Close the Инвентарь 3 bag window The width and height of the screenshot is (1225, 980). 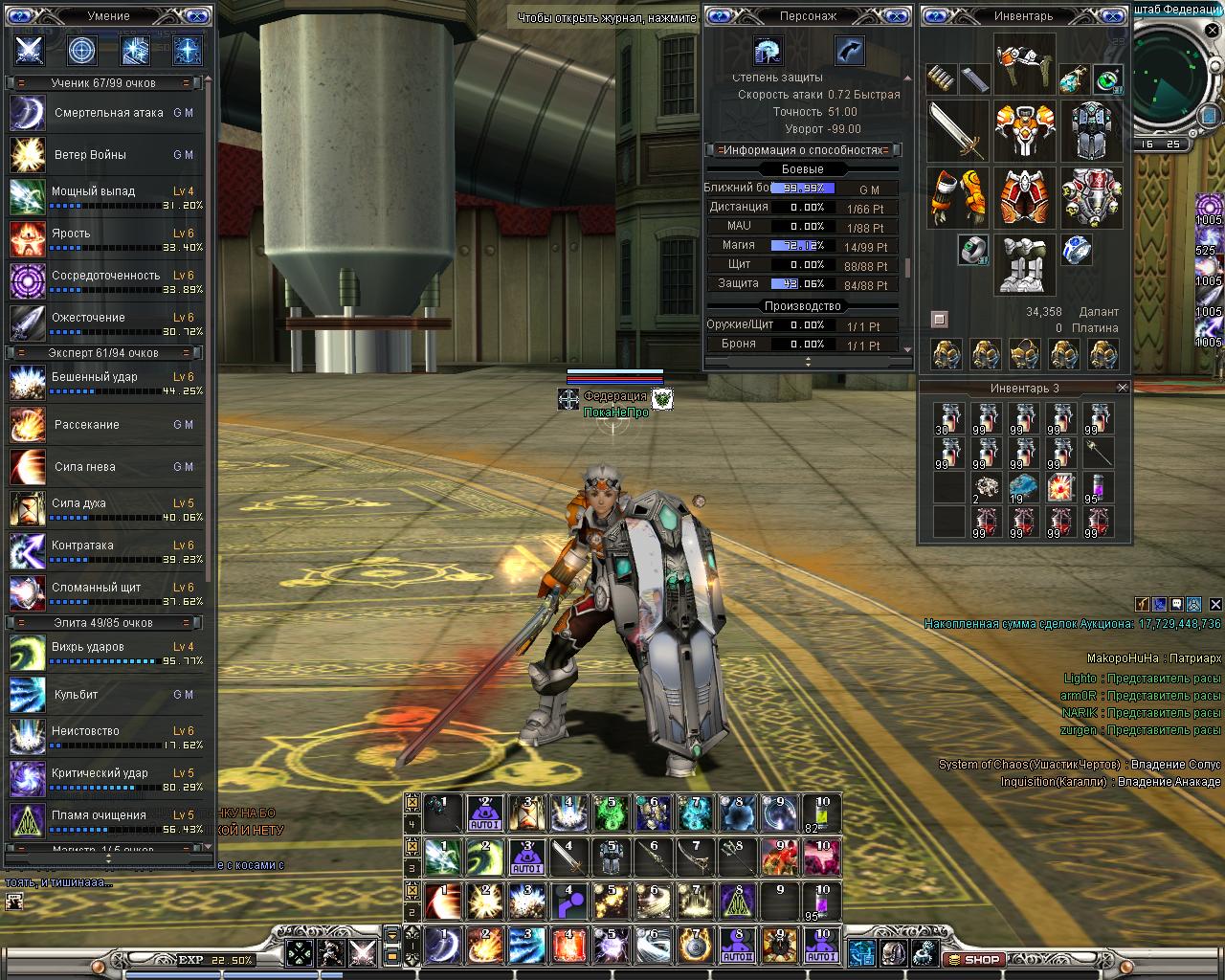pyautogui.click(x=1123, y=388)
